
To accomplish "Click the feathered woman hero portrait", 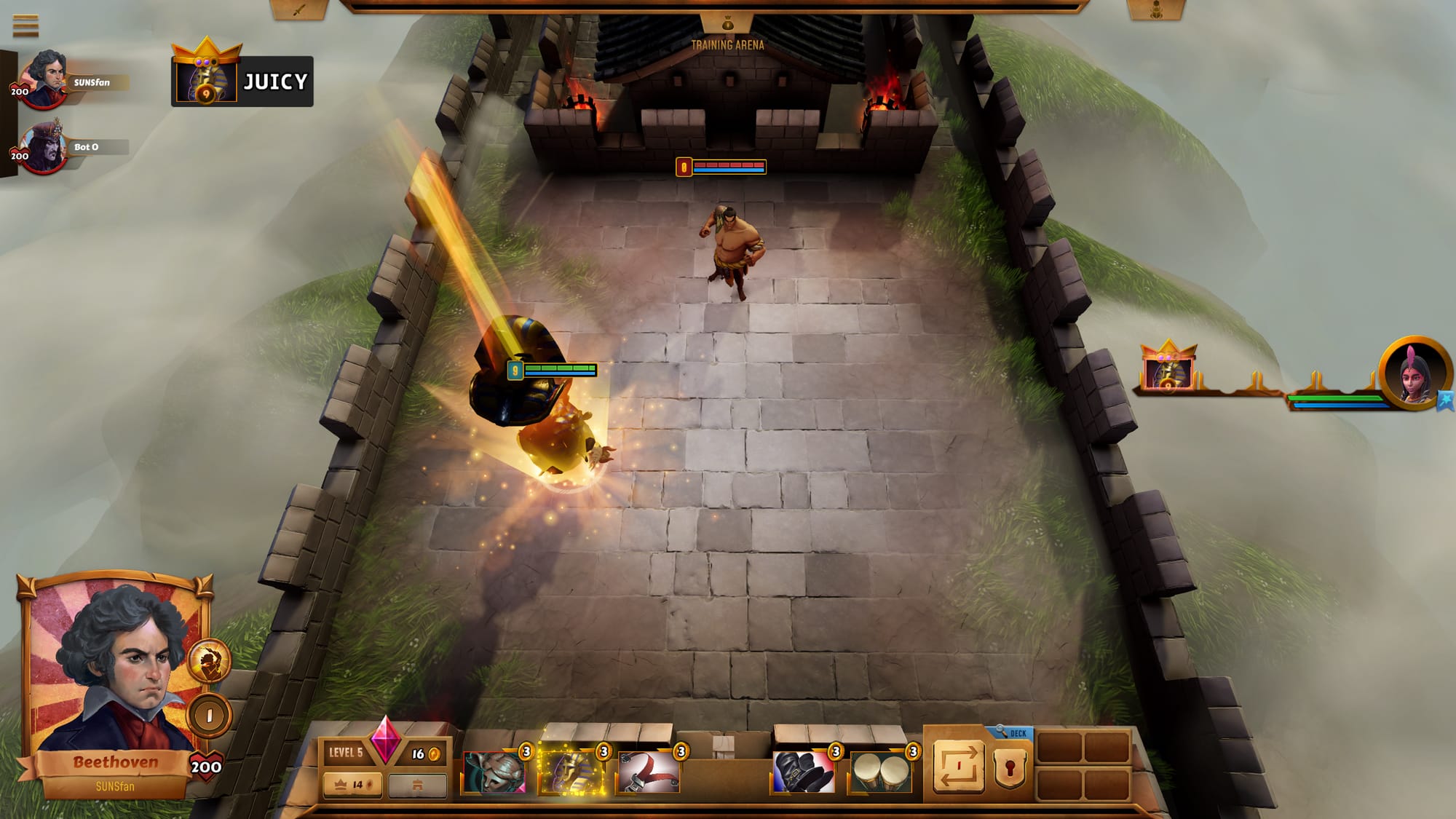I will tap(1414, 373).
